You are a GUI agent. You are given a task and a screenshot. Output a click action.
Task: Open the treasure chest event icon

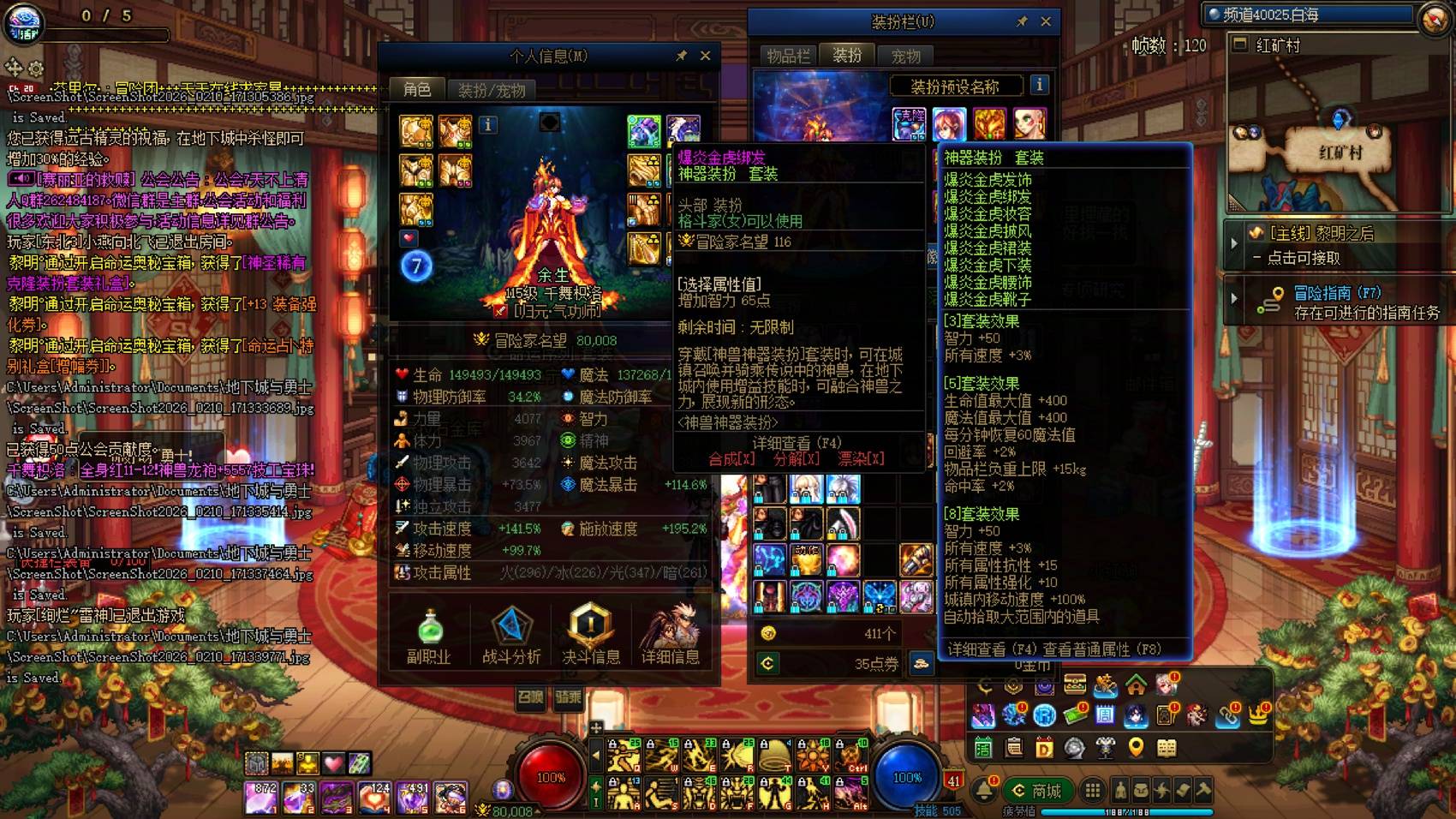[1074, 683]
